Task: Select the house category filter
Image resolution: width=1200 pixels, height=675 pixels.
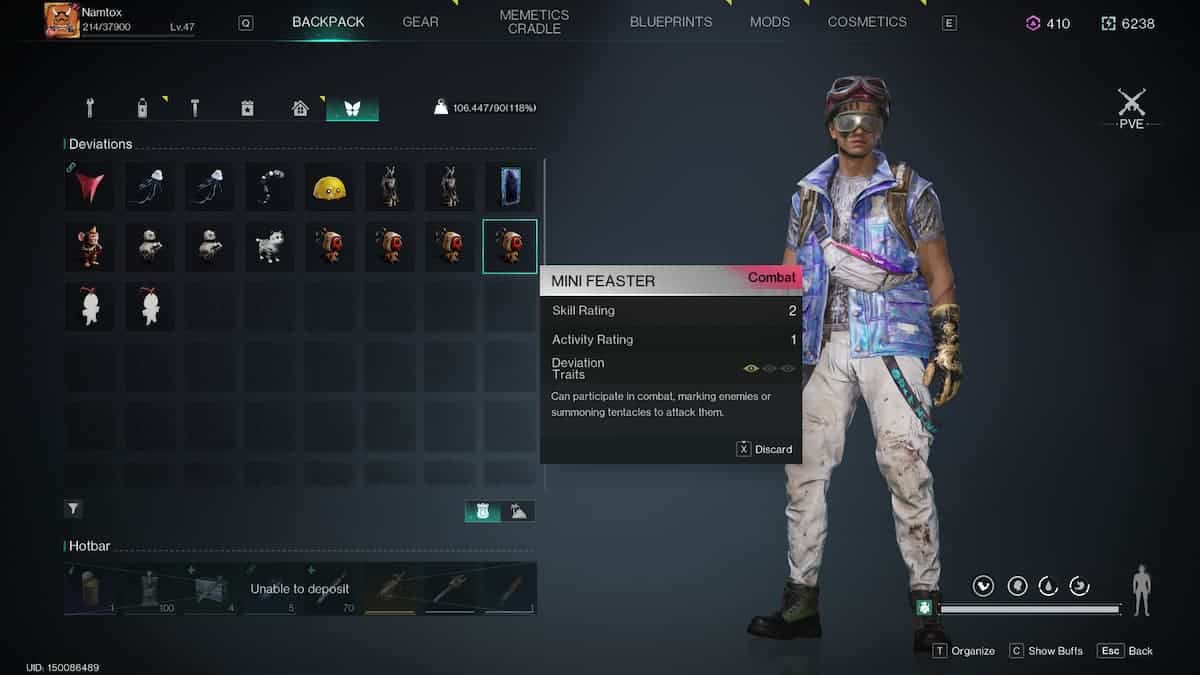Action: [300, 108]
